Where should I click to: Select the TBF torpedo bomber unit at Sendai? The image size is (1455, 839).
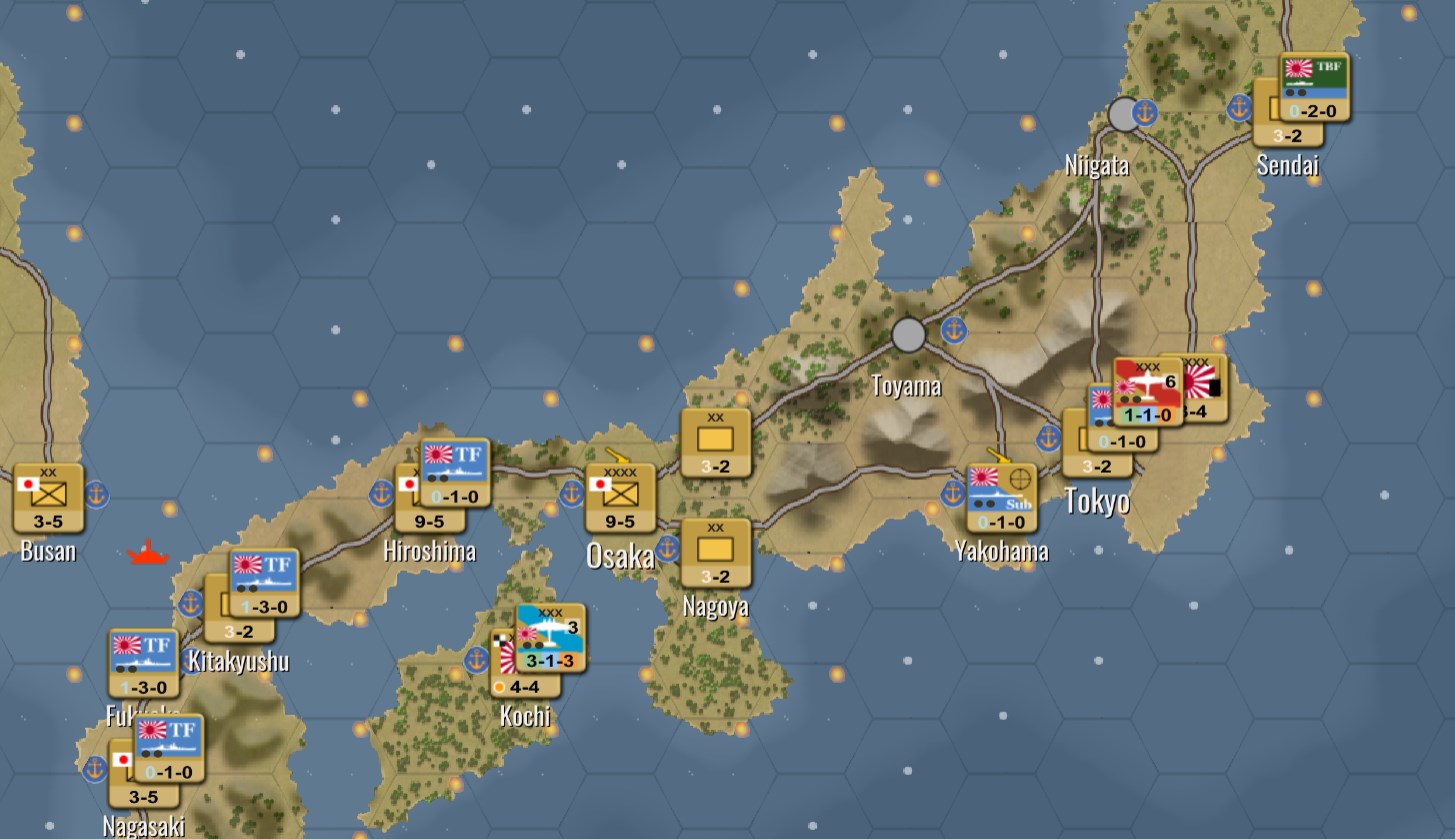(x=1314, y=88)
